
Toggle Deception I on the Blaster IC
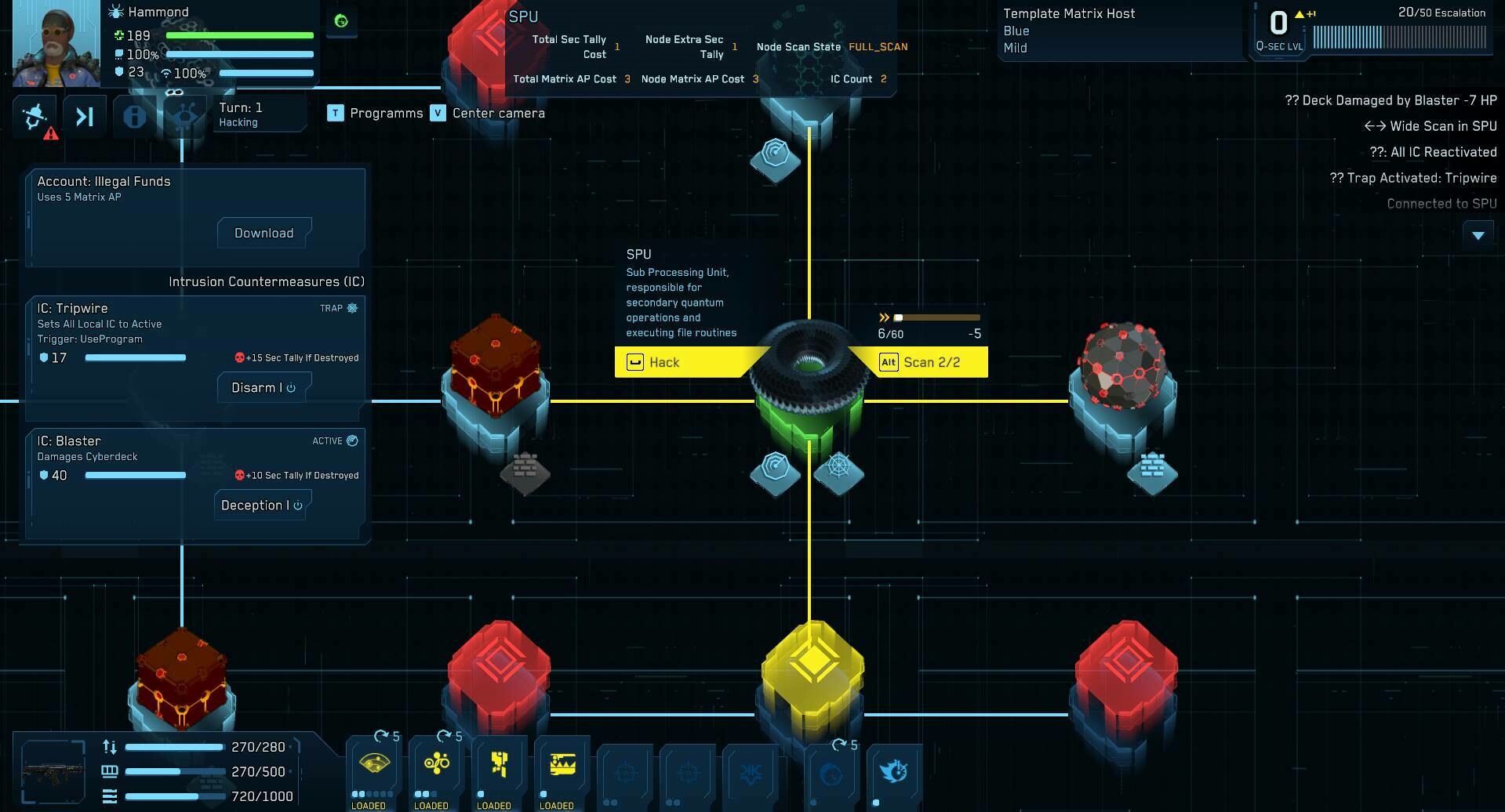coord(261,505)
